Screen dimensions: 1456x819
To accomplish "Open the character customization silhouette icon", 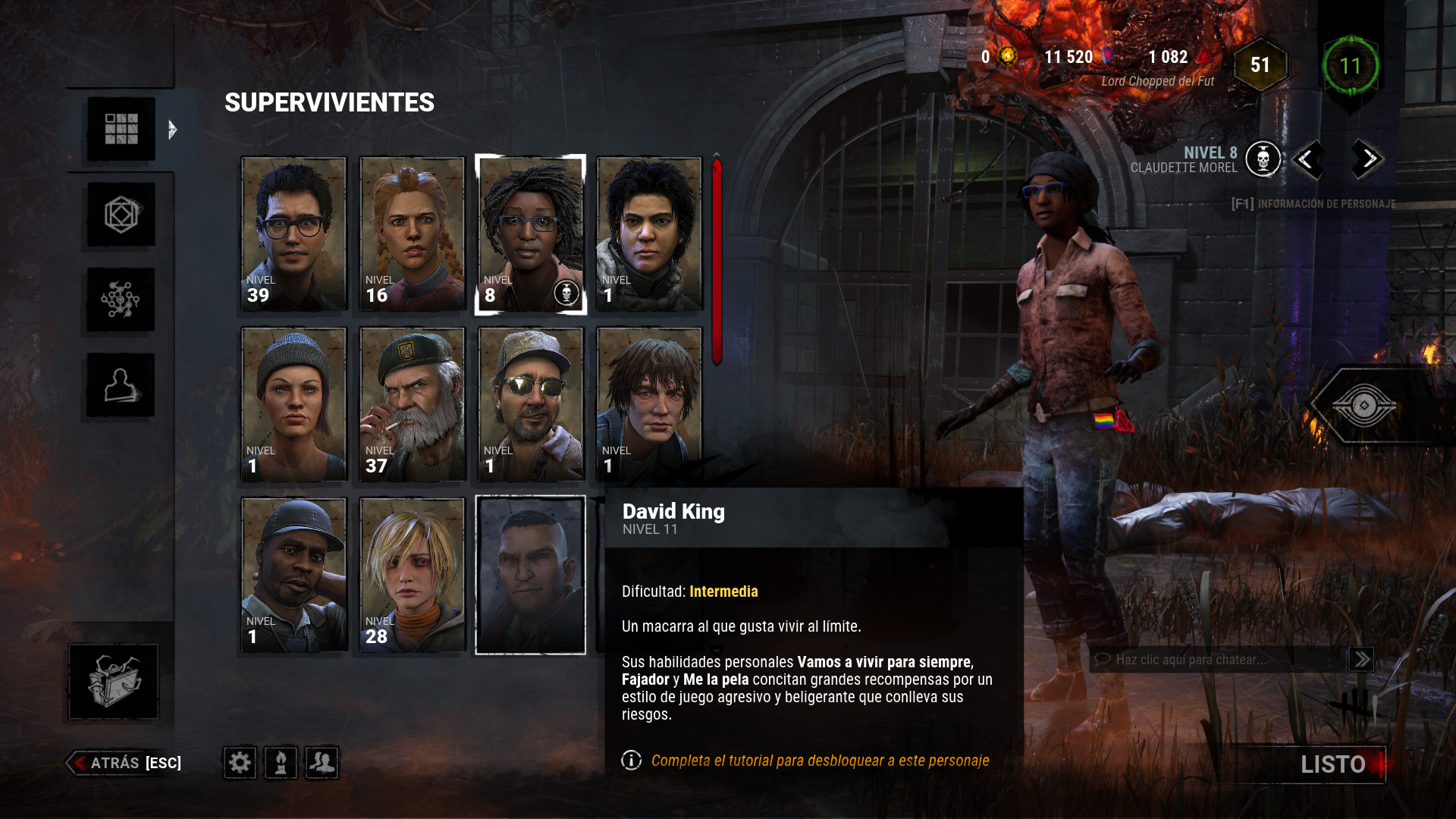I will [x=119, y=385].
